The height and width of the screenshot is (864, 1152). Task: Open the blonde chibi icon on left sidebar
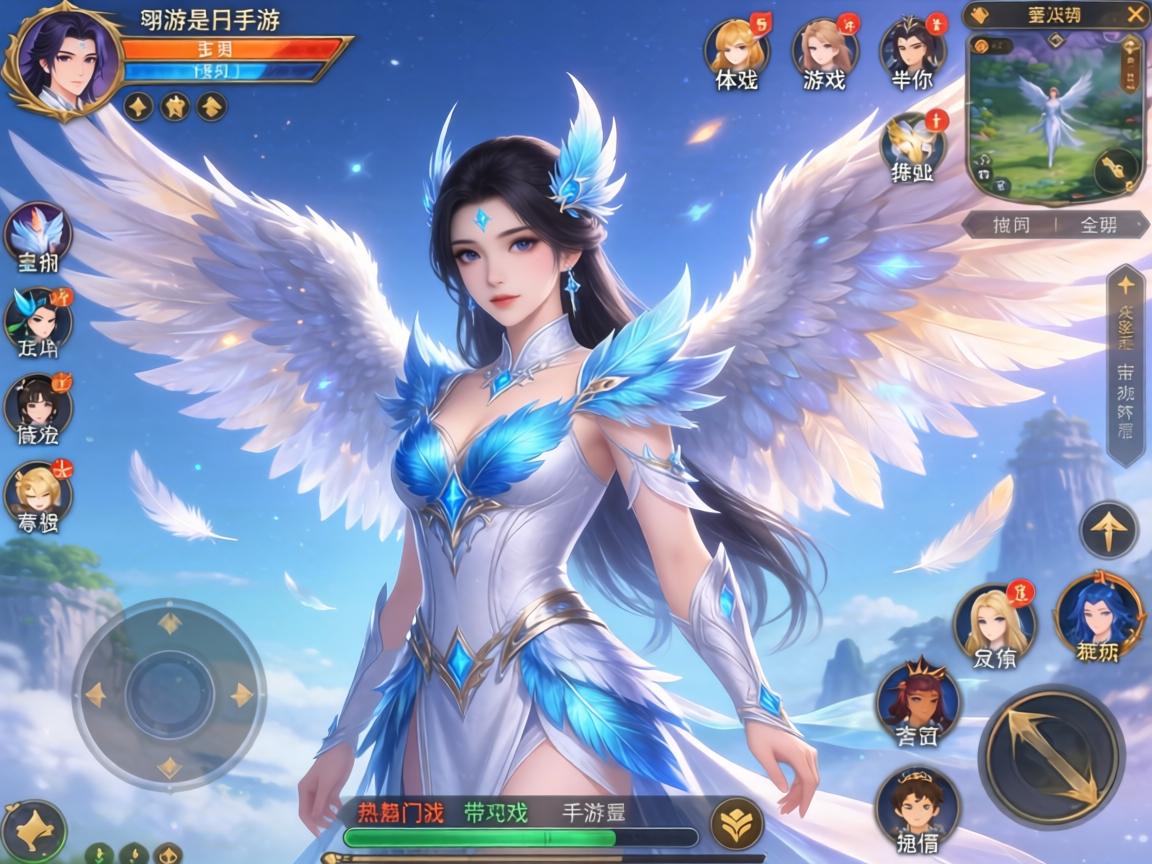click(38, 490)
